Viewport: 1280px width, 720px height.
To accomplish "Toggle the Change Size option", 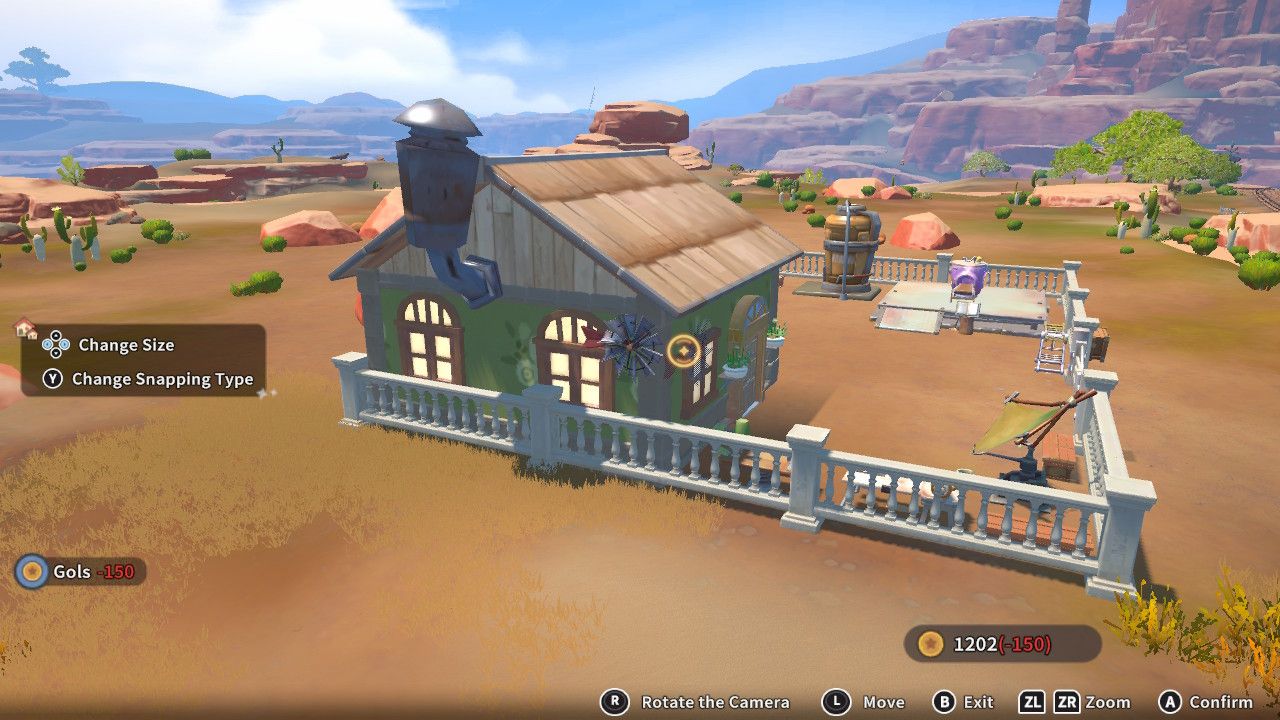I will pos(127,345).
